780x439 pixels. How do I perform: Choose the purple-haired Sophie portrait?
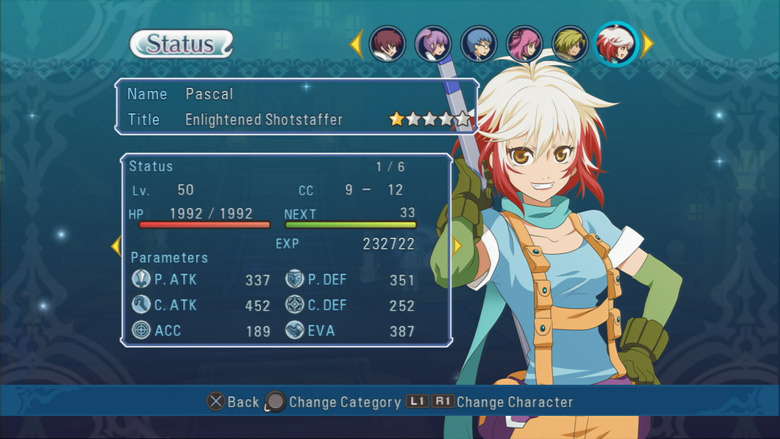click(433, 44)
